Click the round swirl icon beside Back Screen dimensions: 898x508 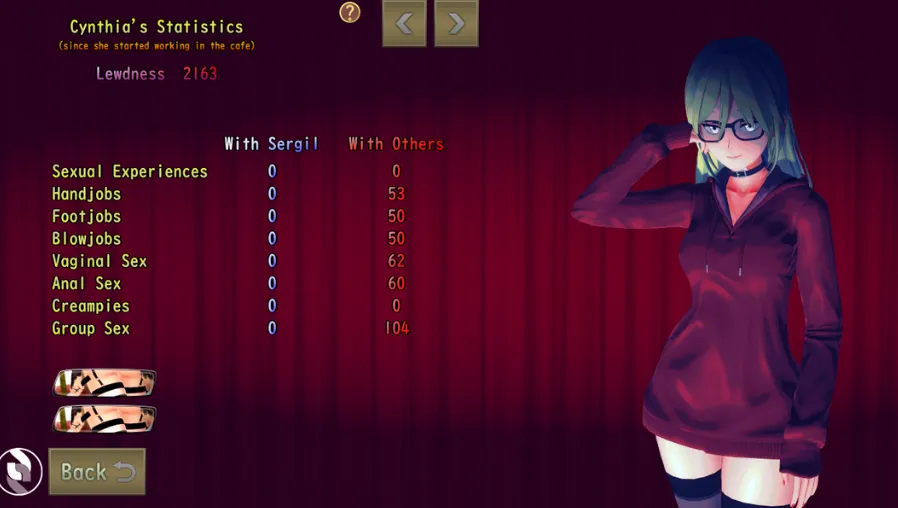(19, 470)
